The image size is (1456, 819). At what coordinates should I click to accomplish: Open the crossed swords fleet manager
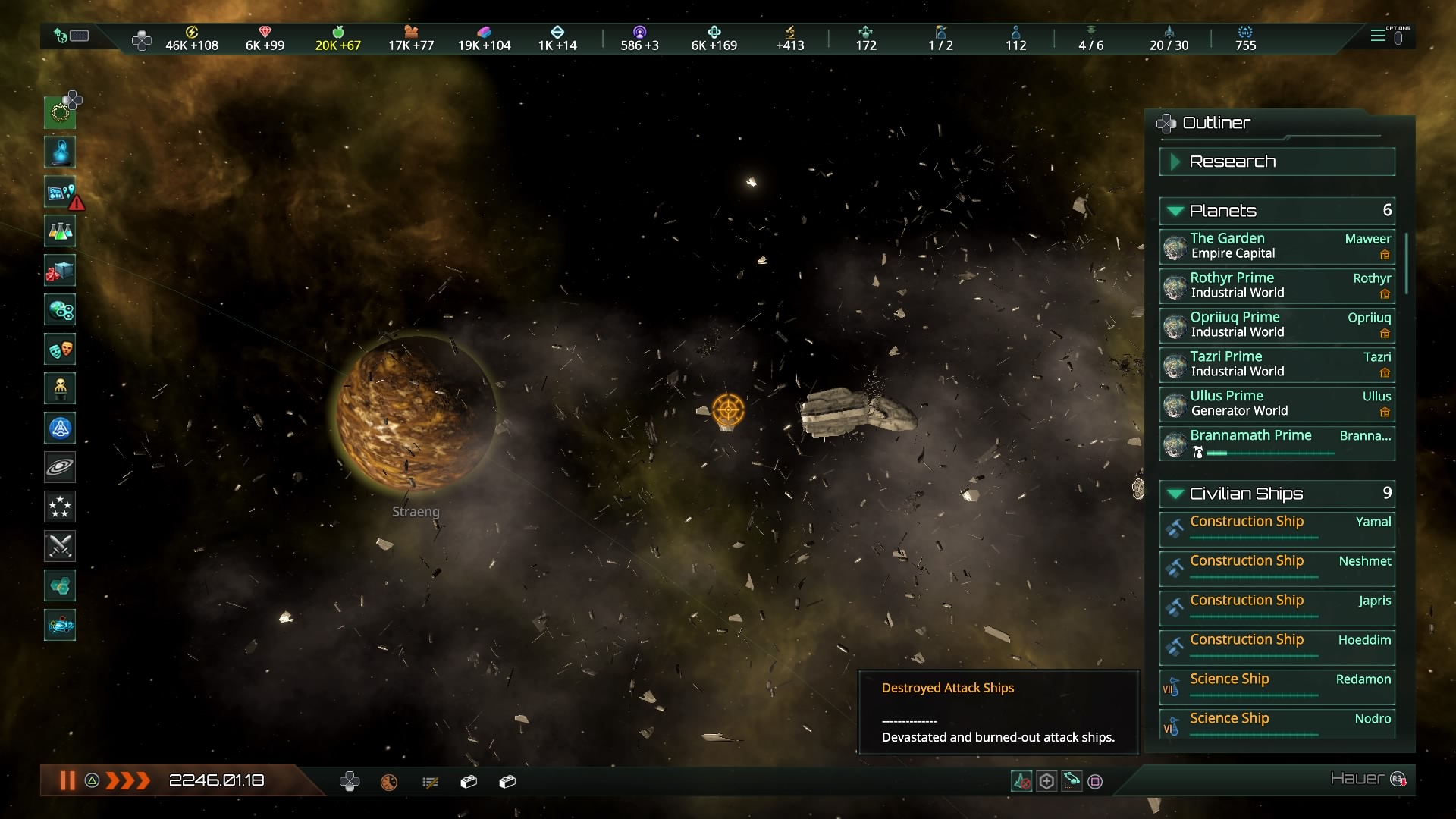[61, 546]
